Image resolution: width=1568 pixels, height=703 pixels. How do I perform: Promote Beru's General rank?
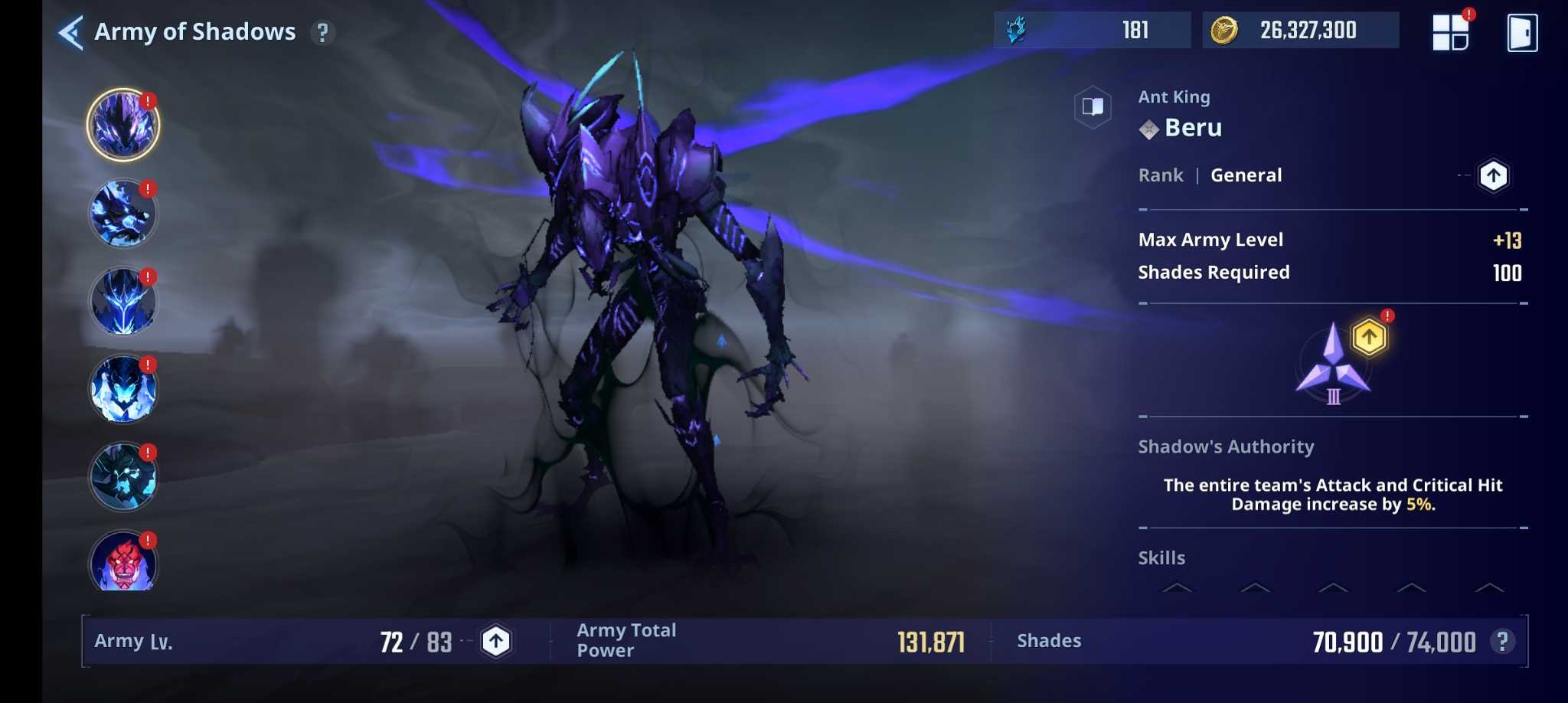pyautogui.click(x=1493, y=175)
